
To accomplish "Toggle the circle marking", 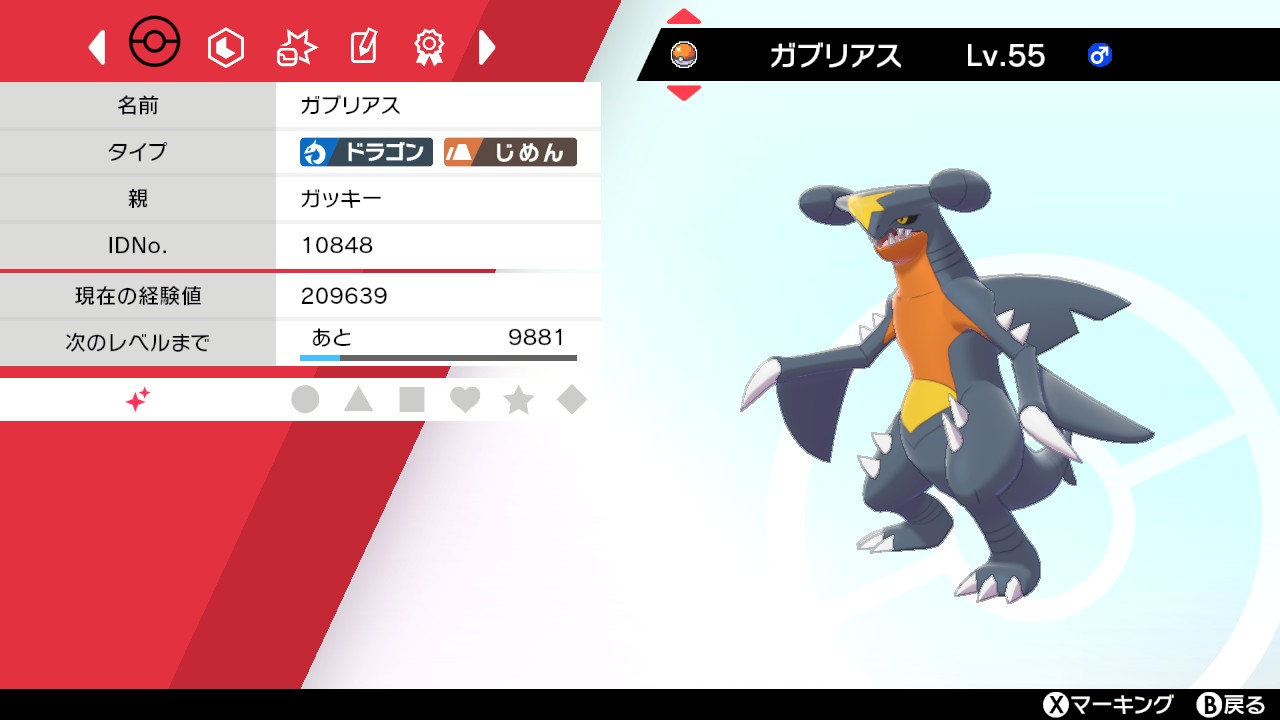I will click(306, 398).
